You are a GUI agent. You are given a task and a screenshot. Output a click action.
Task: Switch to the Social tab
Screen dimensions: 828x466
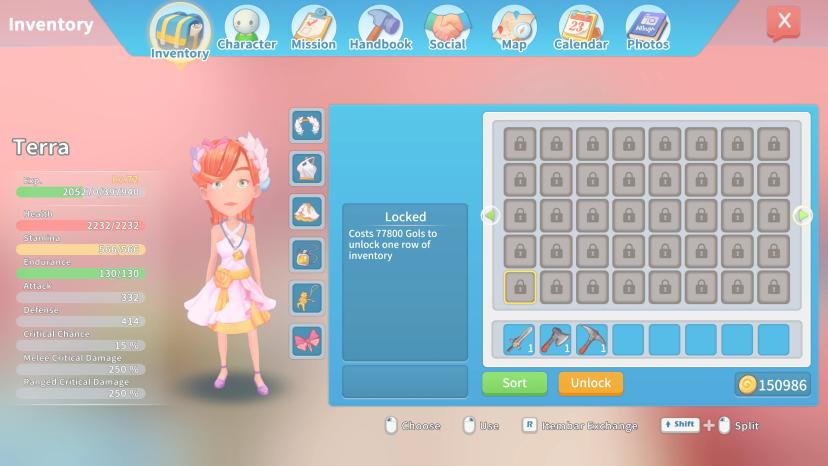[x=447, y=27]
